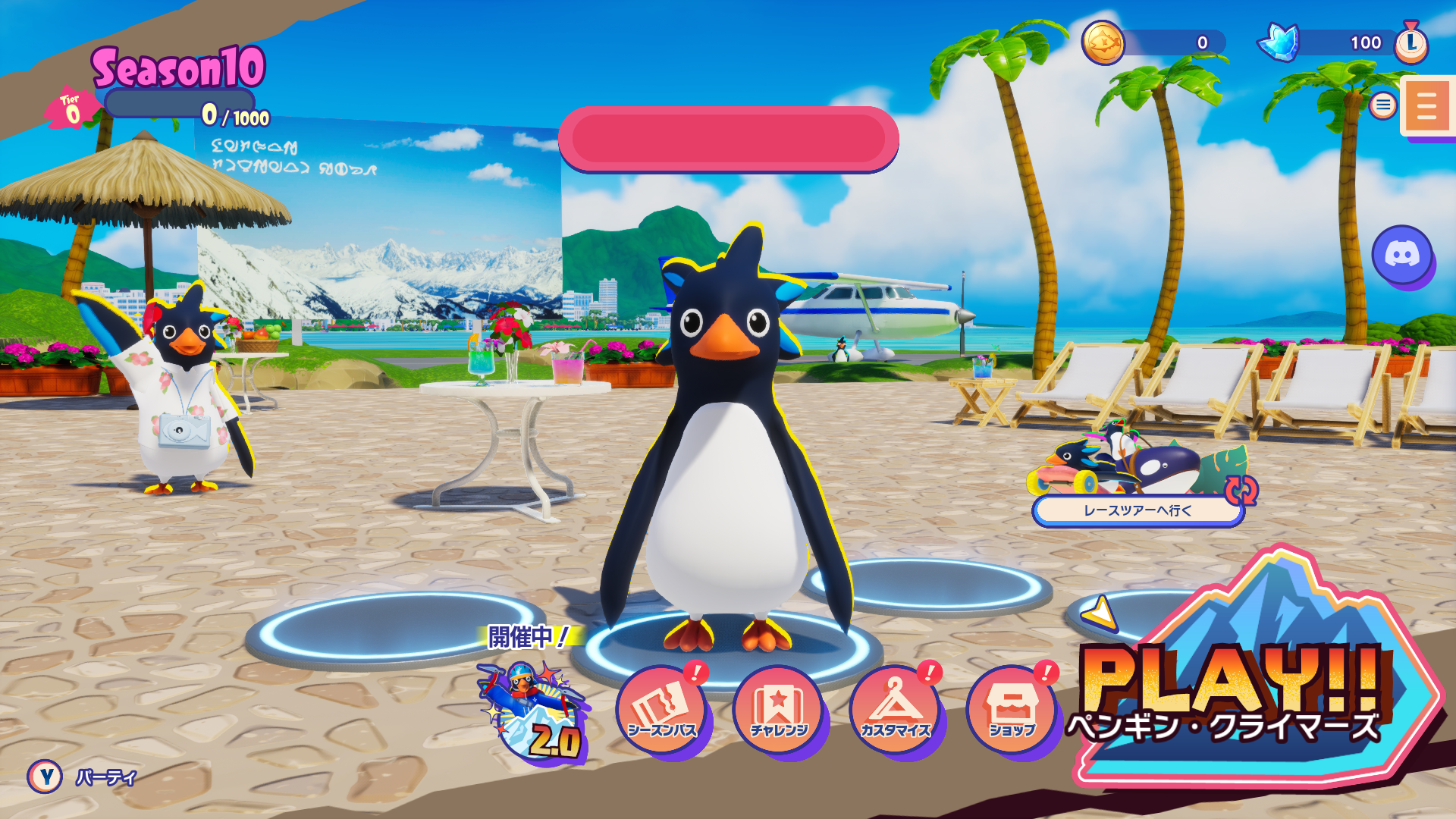Open the Discord link

tap(1402, 255)
